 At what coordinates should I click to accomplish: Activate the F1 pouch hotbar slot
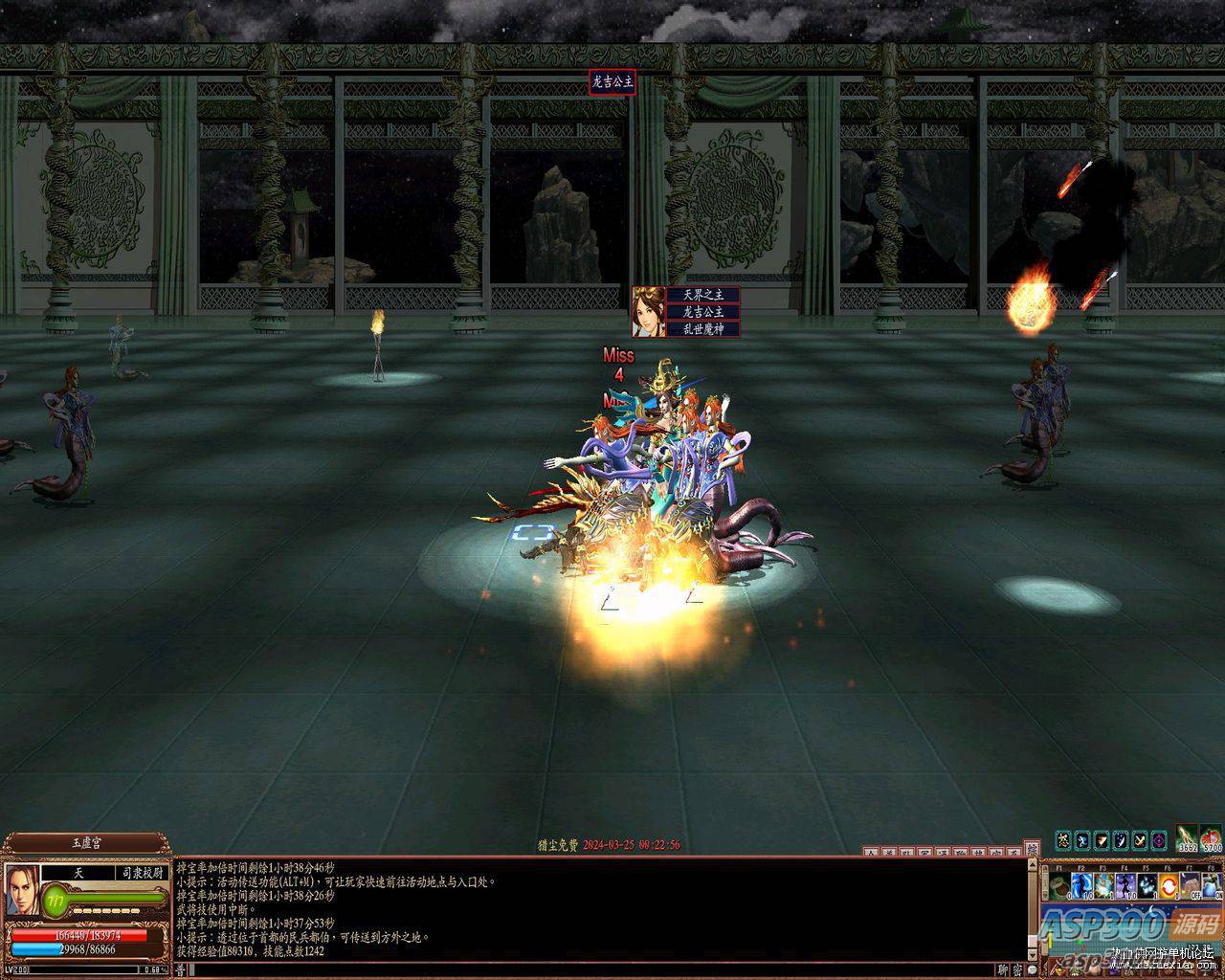1059,885
